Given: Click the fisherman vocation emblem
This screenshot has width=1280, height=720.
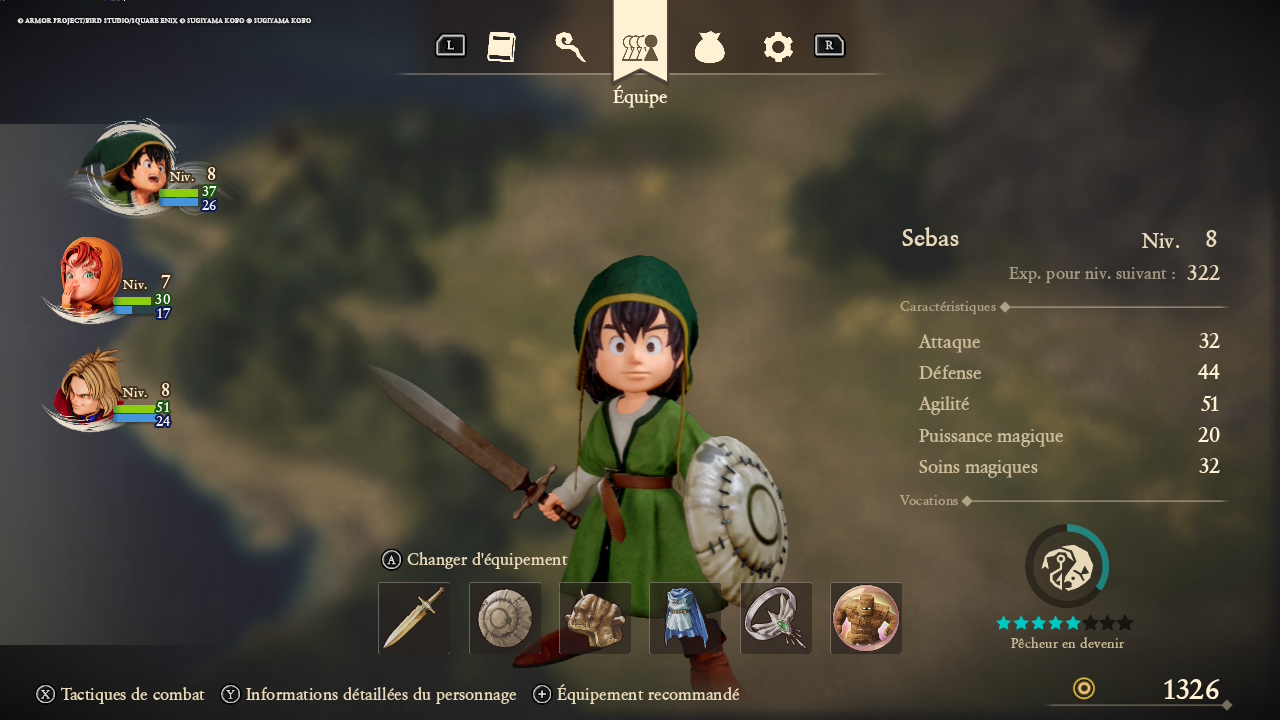Looking at the screenshot, I should tap(1066, 566).
